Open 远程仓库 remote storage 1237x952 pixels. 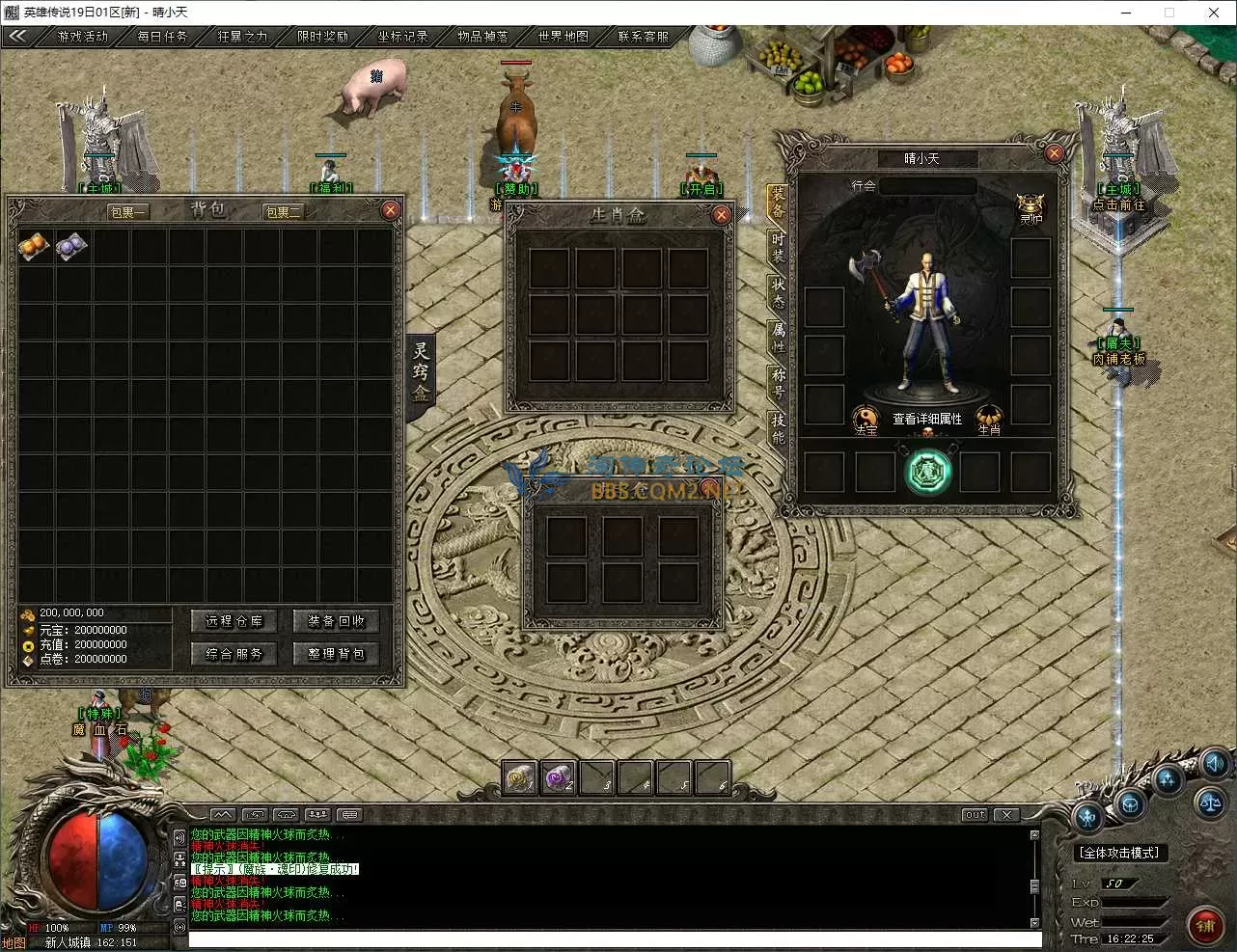pos(234,621)
